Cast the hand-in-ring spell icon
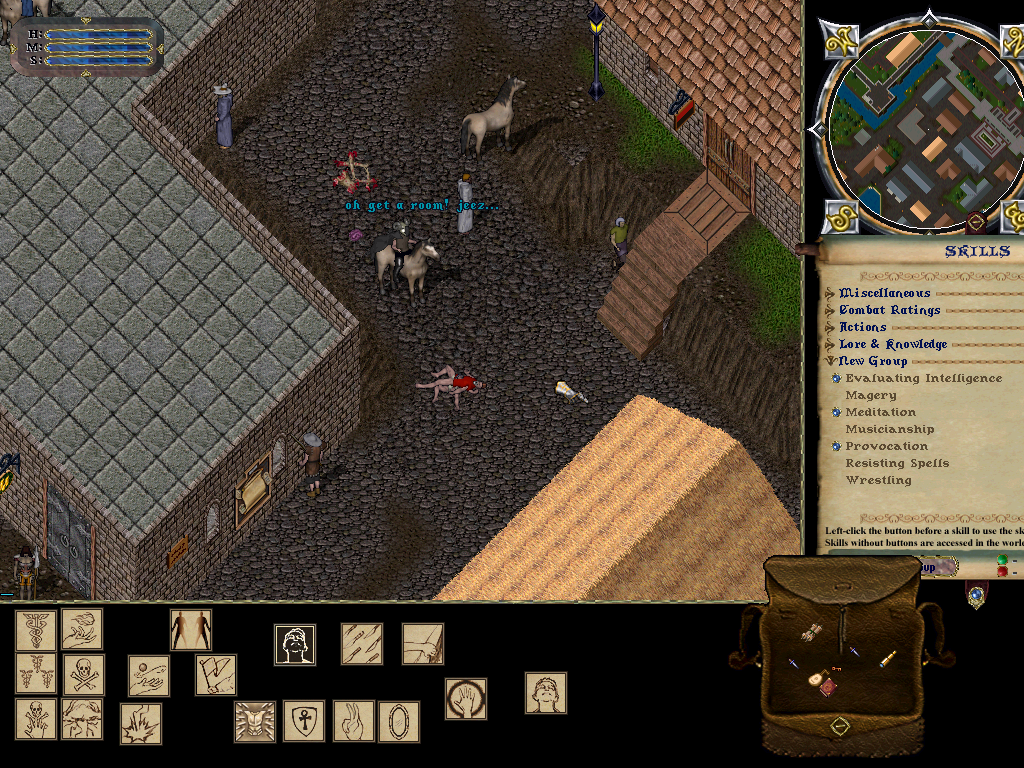This screenshot has height=768, width=1024. [x=466, y=699]
